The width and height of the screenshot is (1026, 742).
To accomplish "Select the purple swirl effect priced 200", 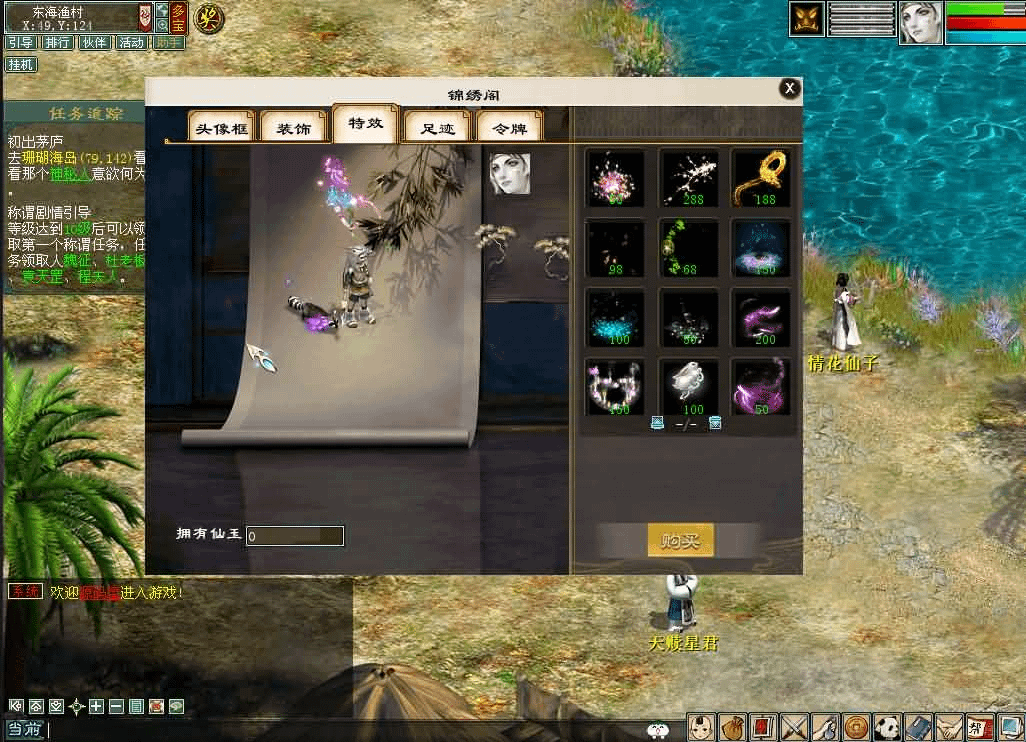I will tap(762, 317).
